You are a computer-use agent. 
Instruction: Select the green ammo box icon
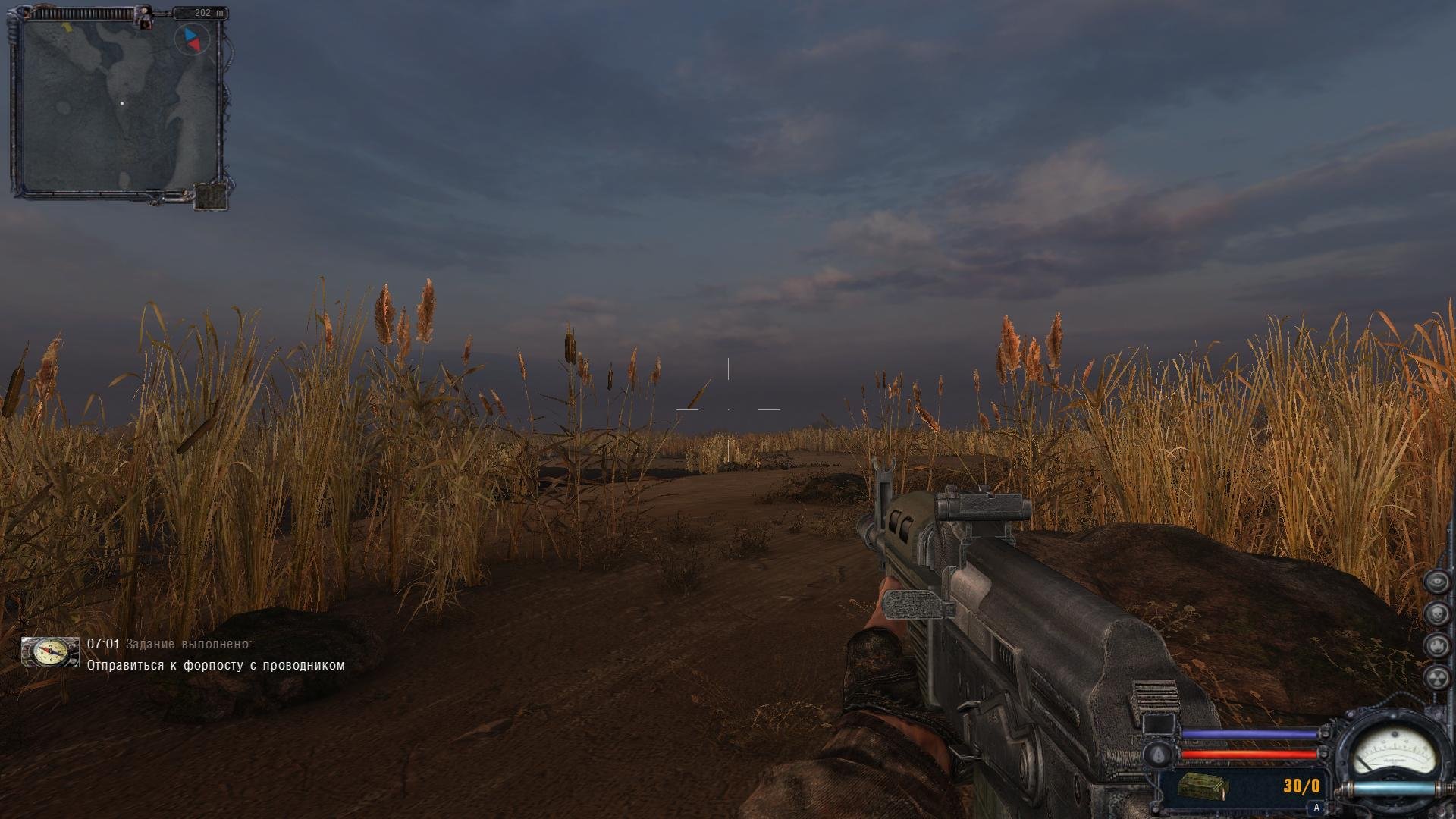tap(1201, 786)
